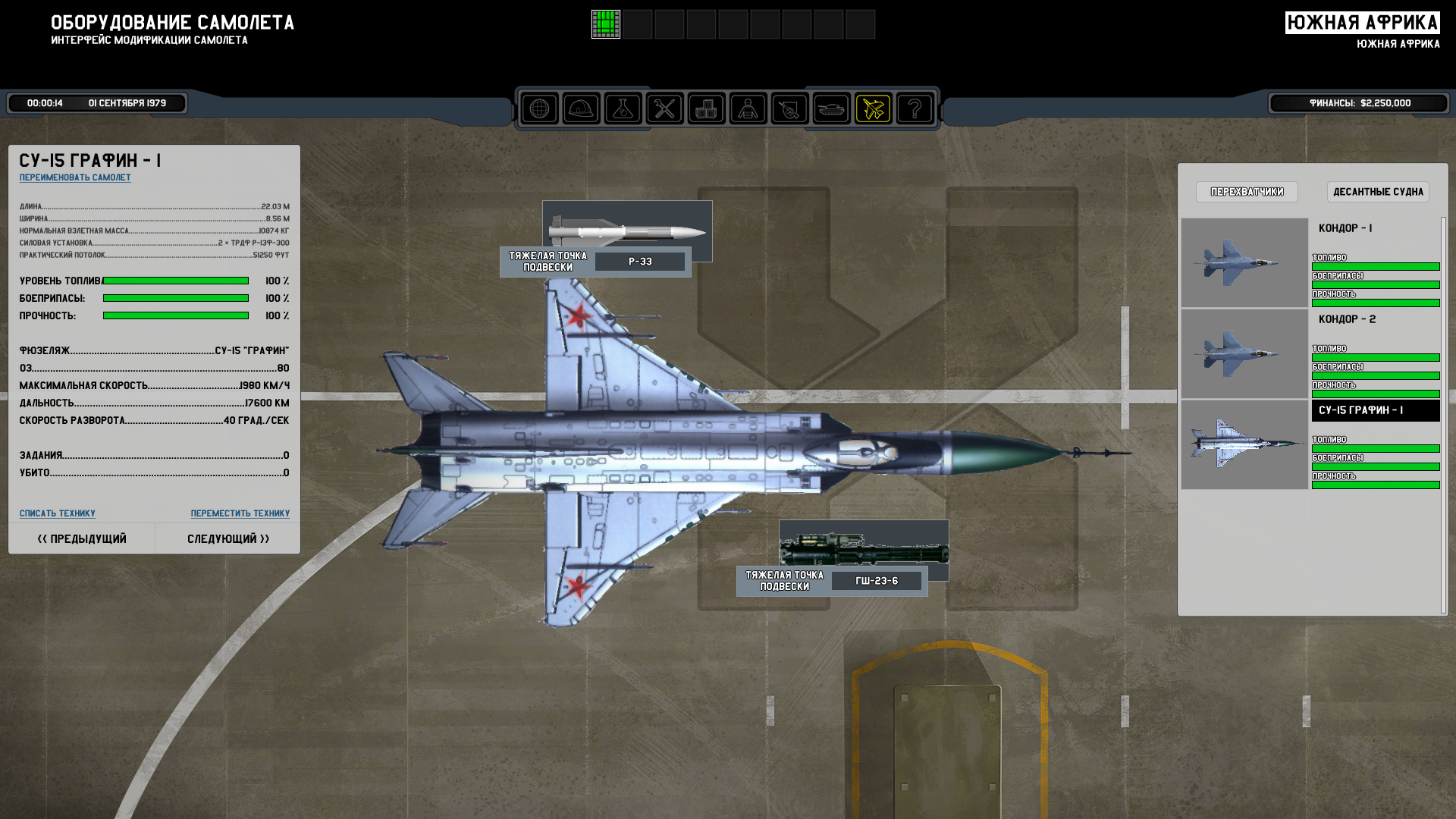Click the Переименовать самолет link
1456x819 pixels.
[x=75, y=177]
